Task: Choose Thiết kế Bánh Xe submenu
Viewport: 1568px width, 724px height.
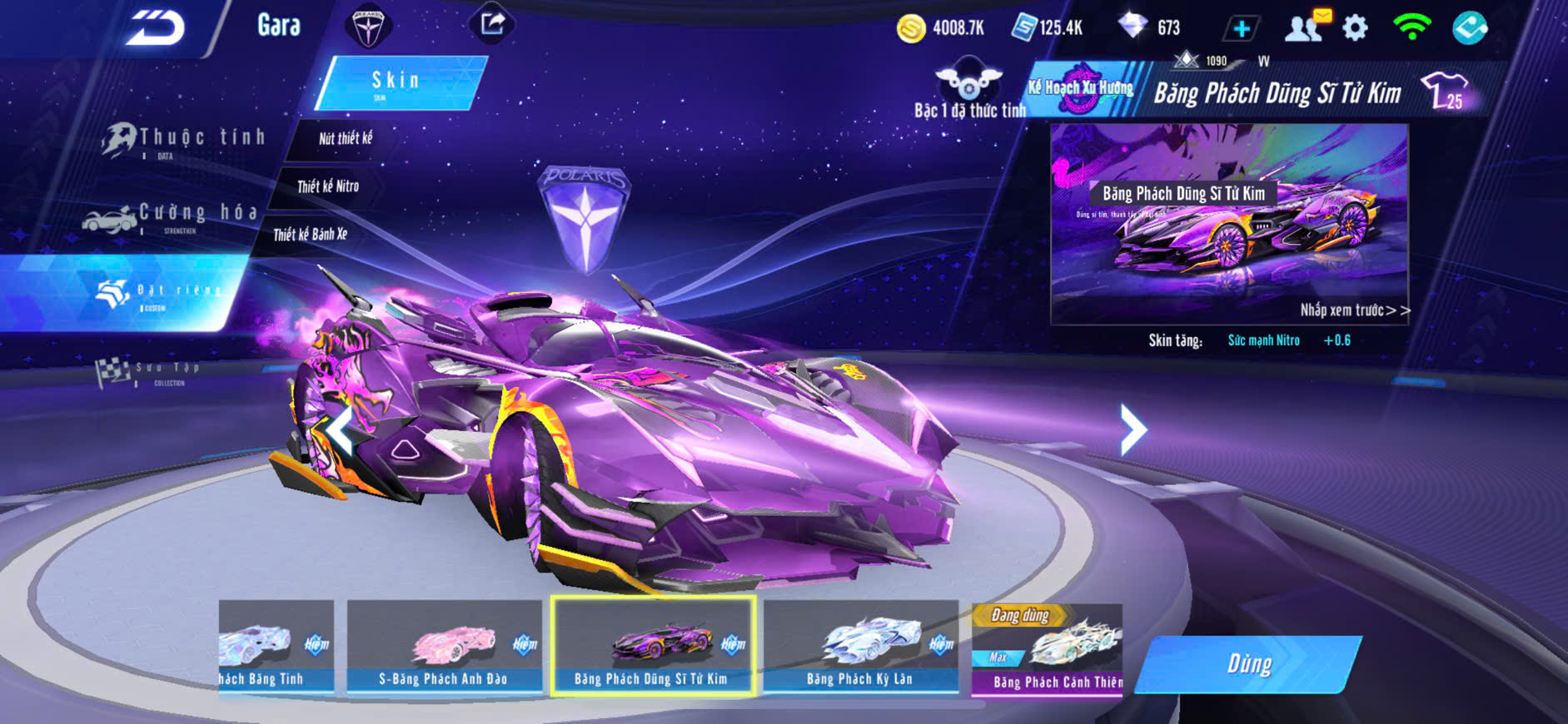Action: pyautogui.click(x=310, y=235)
